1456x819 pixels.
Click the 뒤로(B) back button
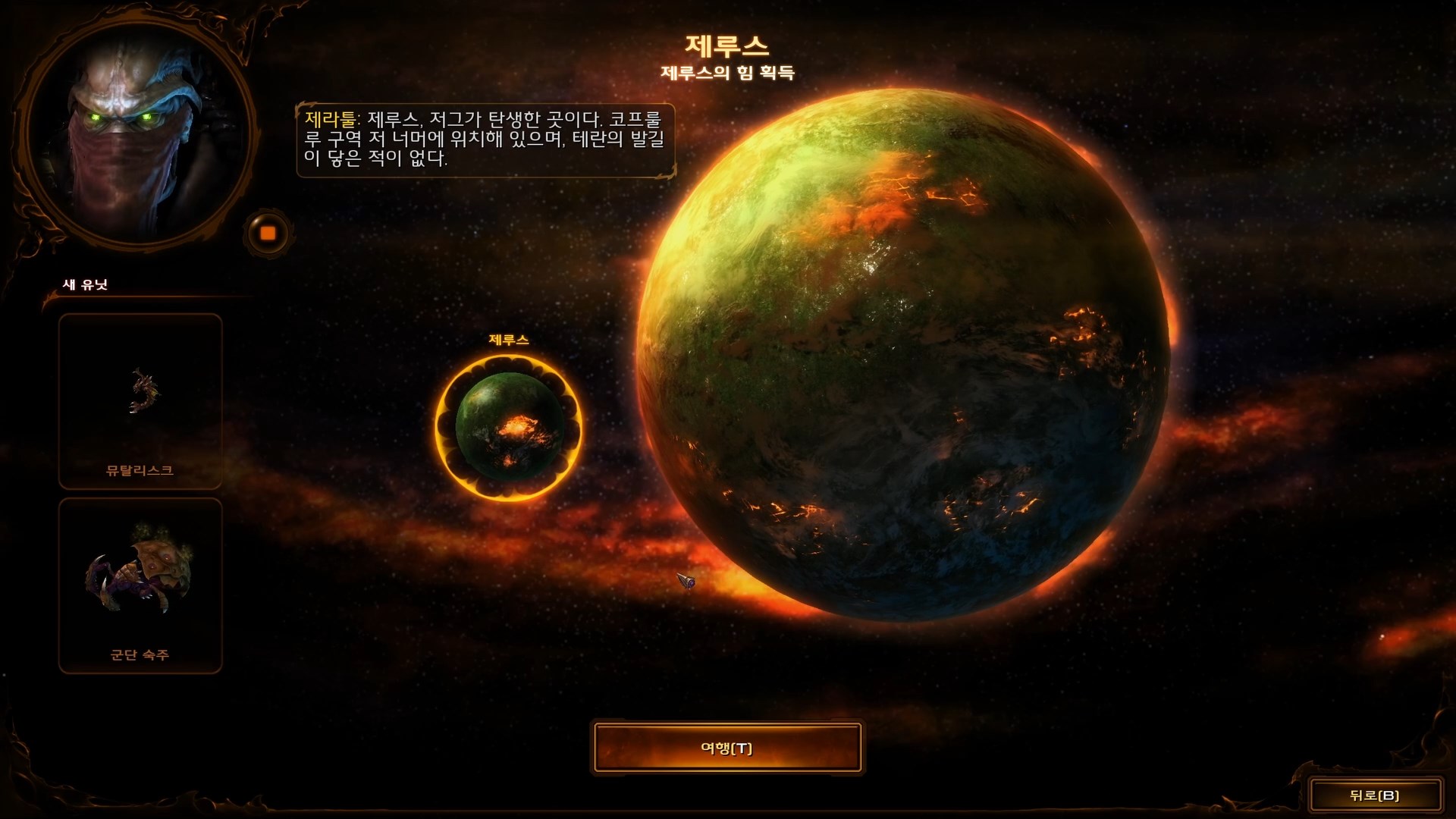point(1377,793)
